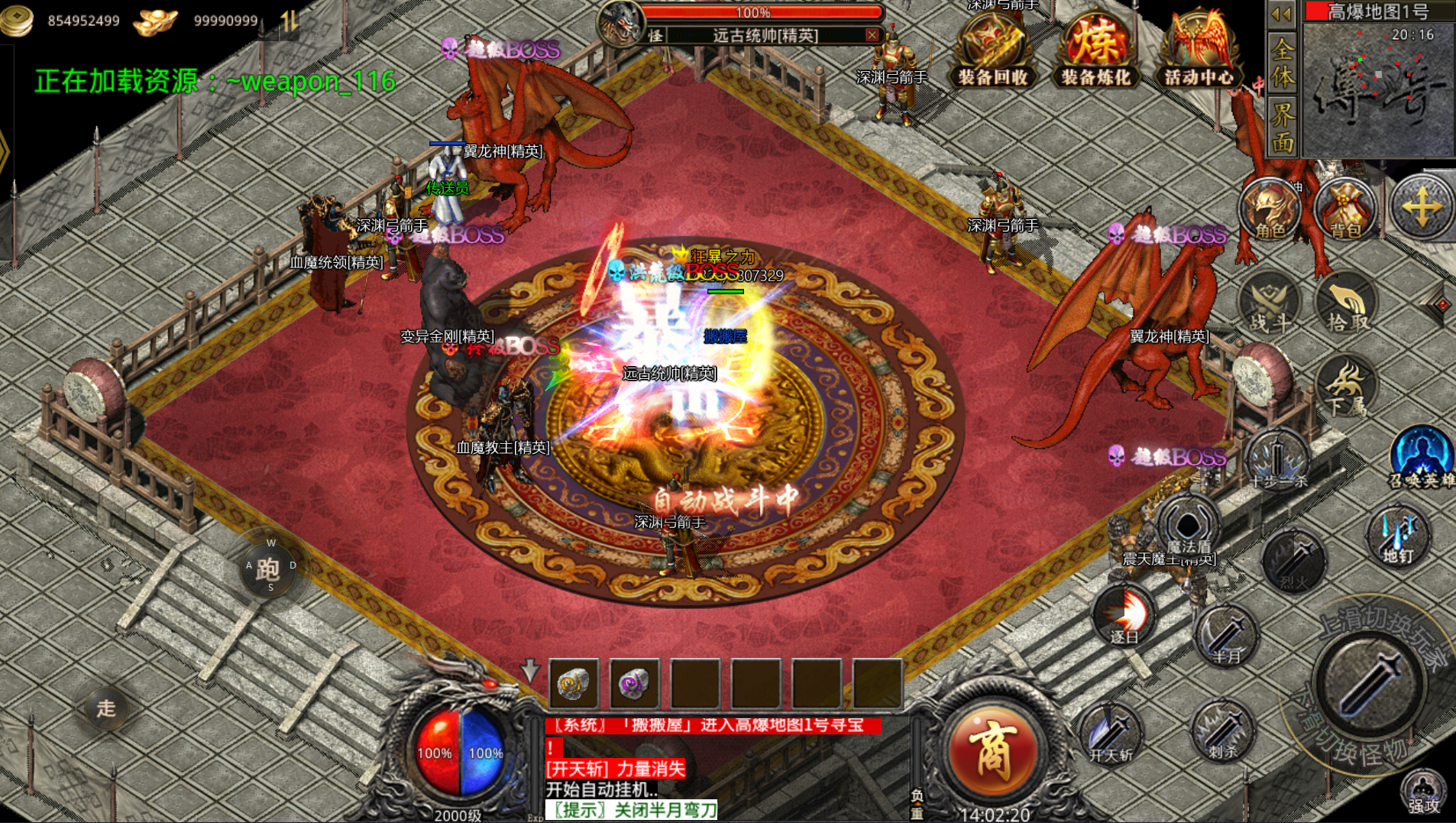Click the four-way arrow move button
This screenshot has width=1456, height=823.
(x=1421, y=207)
